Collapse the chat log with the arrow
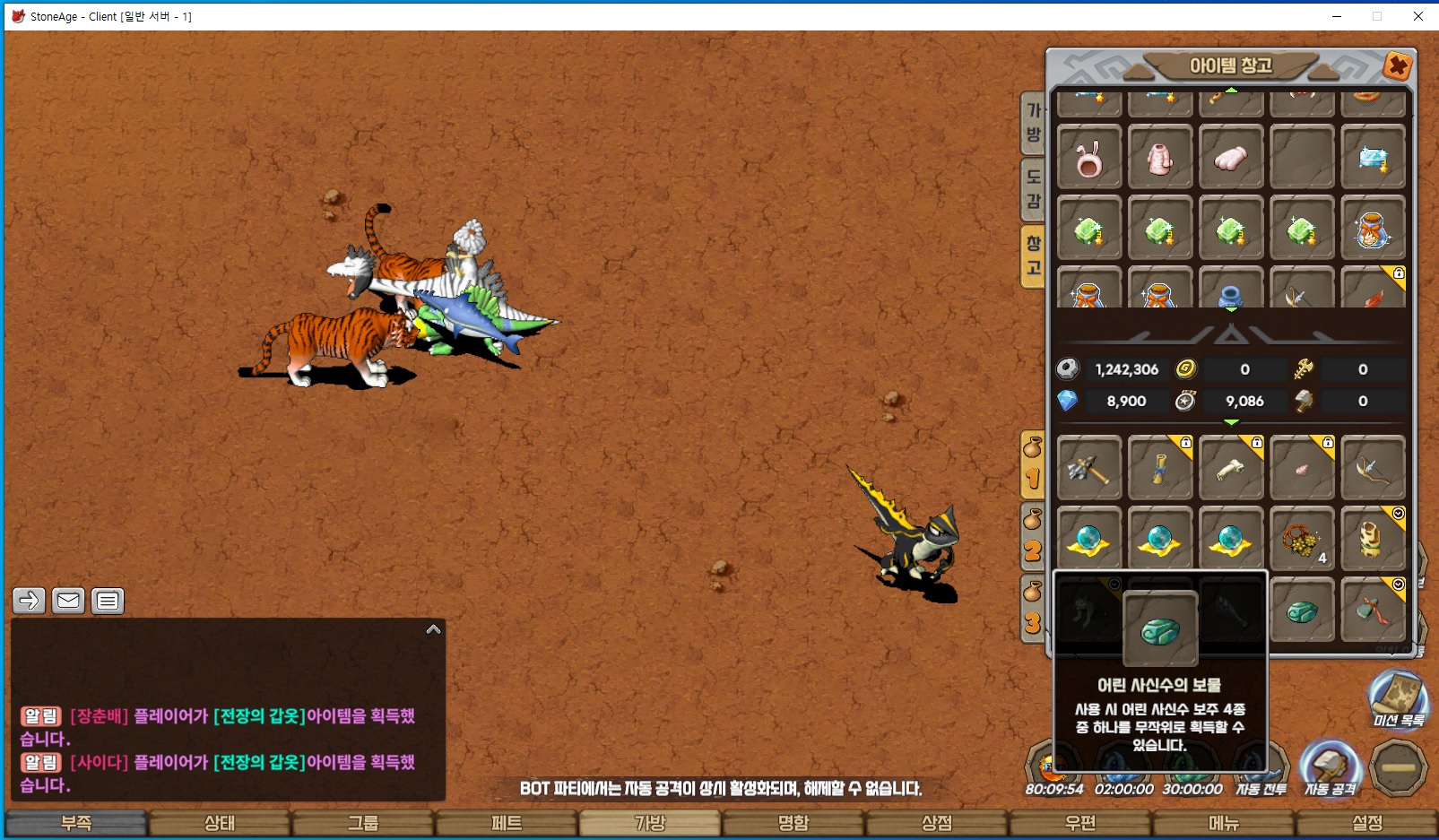This screenshot has width=1439, height=840. [x=433, y=629]
